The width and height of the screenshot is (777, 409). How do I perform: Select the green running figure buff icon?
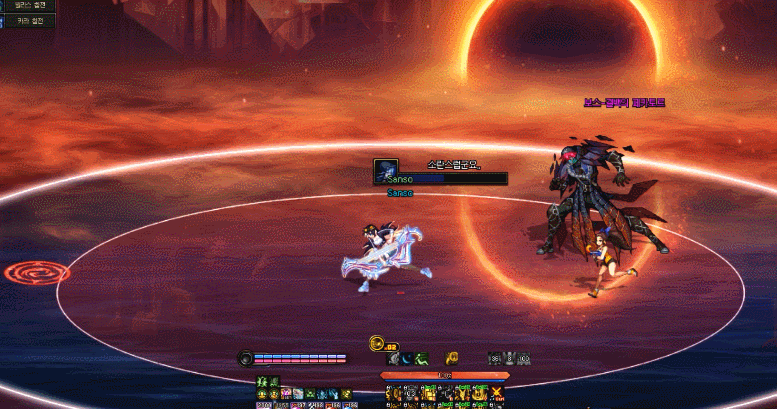[x=423, y=358]
